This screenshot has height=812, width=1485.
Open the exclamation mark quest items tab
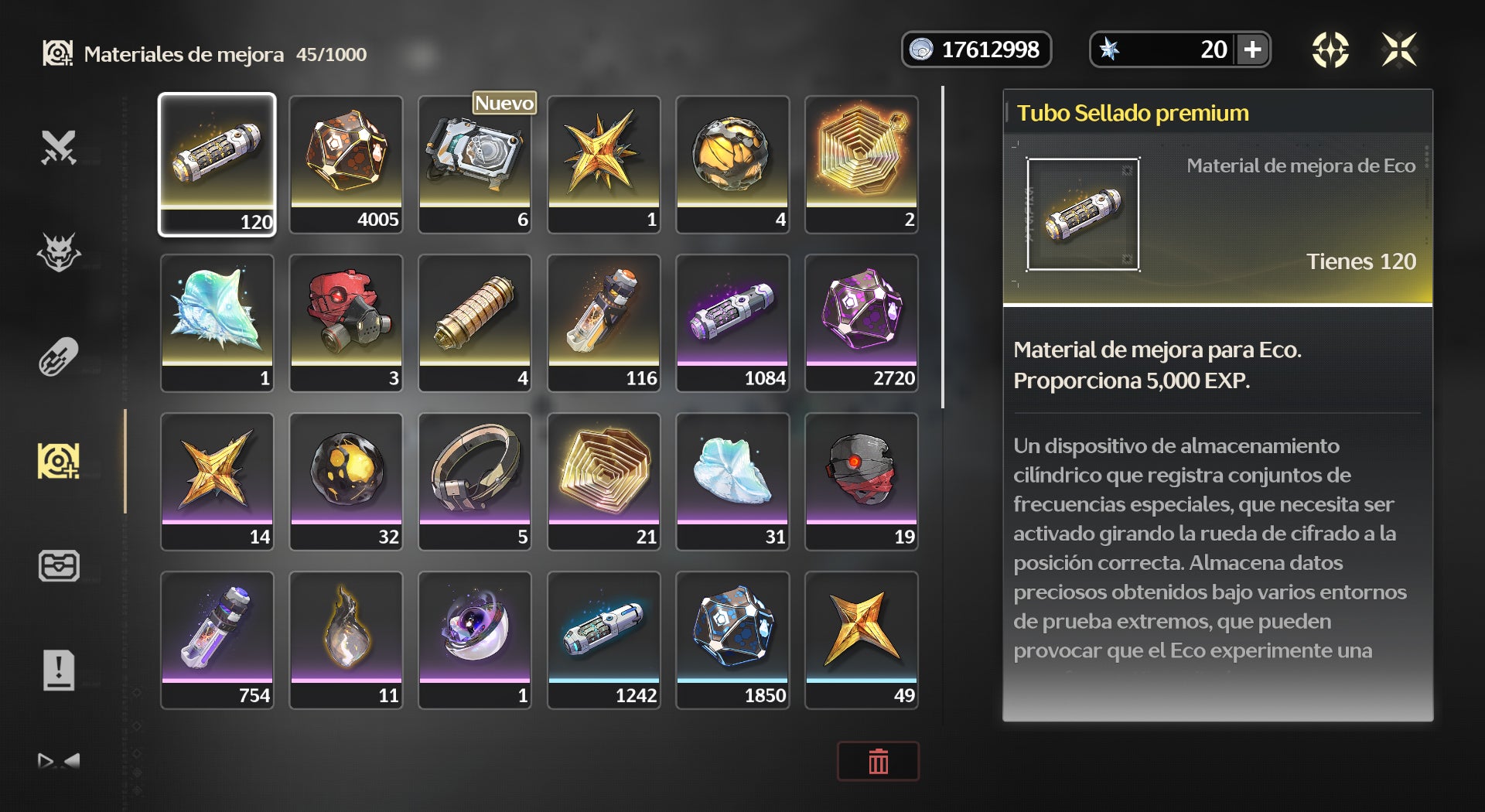[59, 670]
